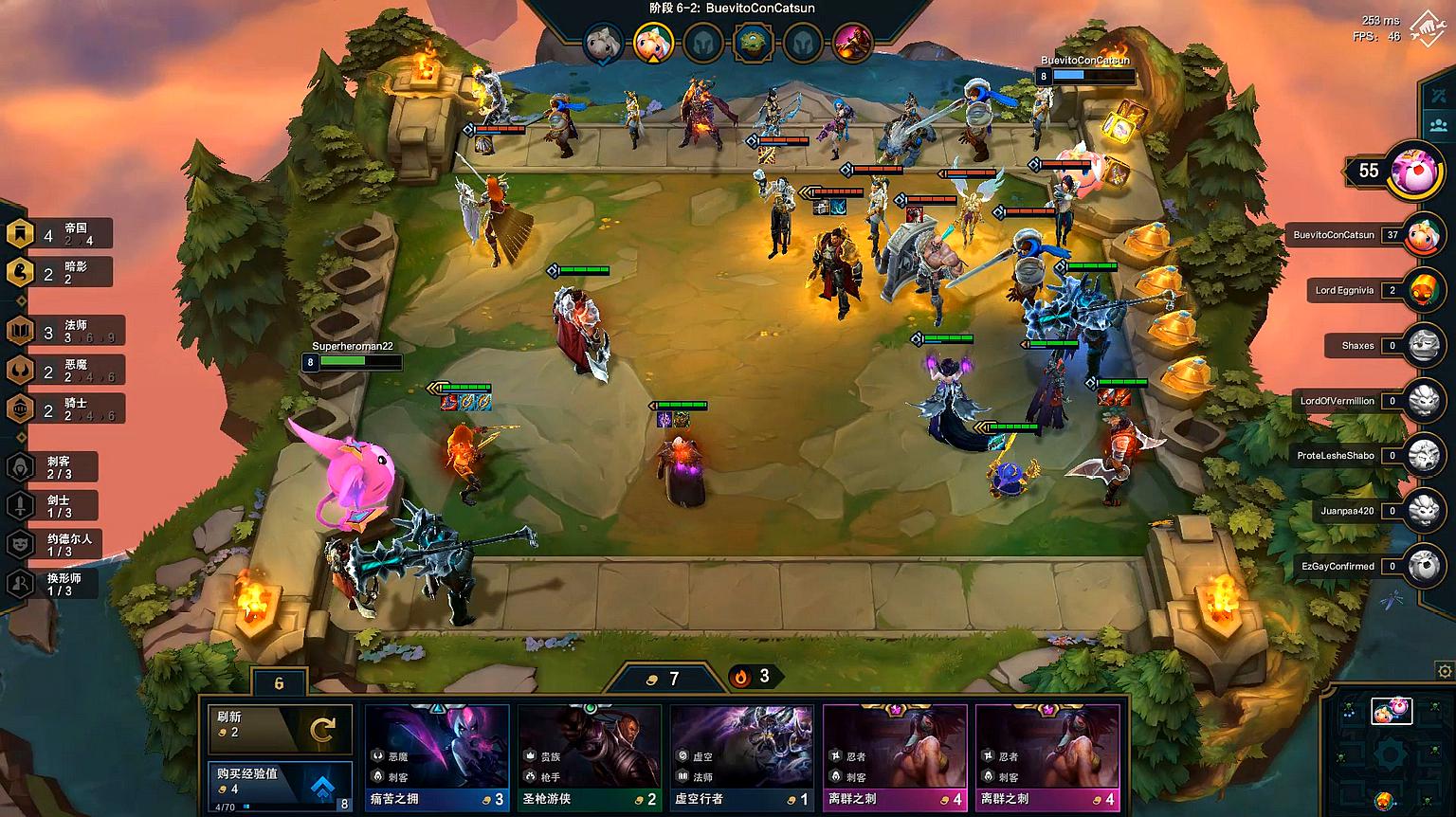
Task: Buy experience with the 购买经验值 button
Action: pos(280,787)
